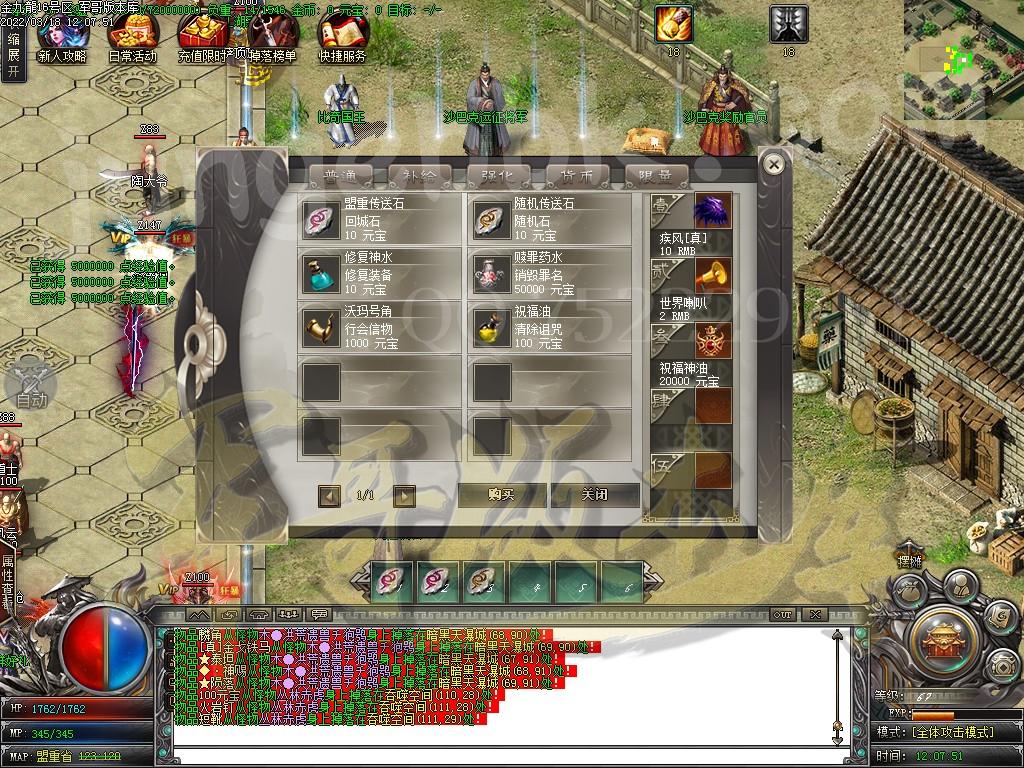Viewport: 1024px width, 768px height.
Task: Select the featured 疾风[真] item
Action: pyautogui.click(x=713, y=213)
